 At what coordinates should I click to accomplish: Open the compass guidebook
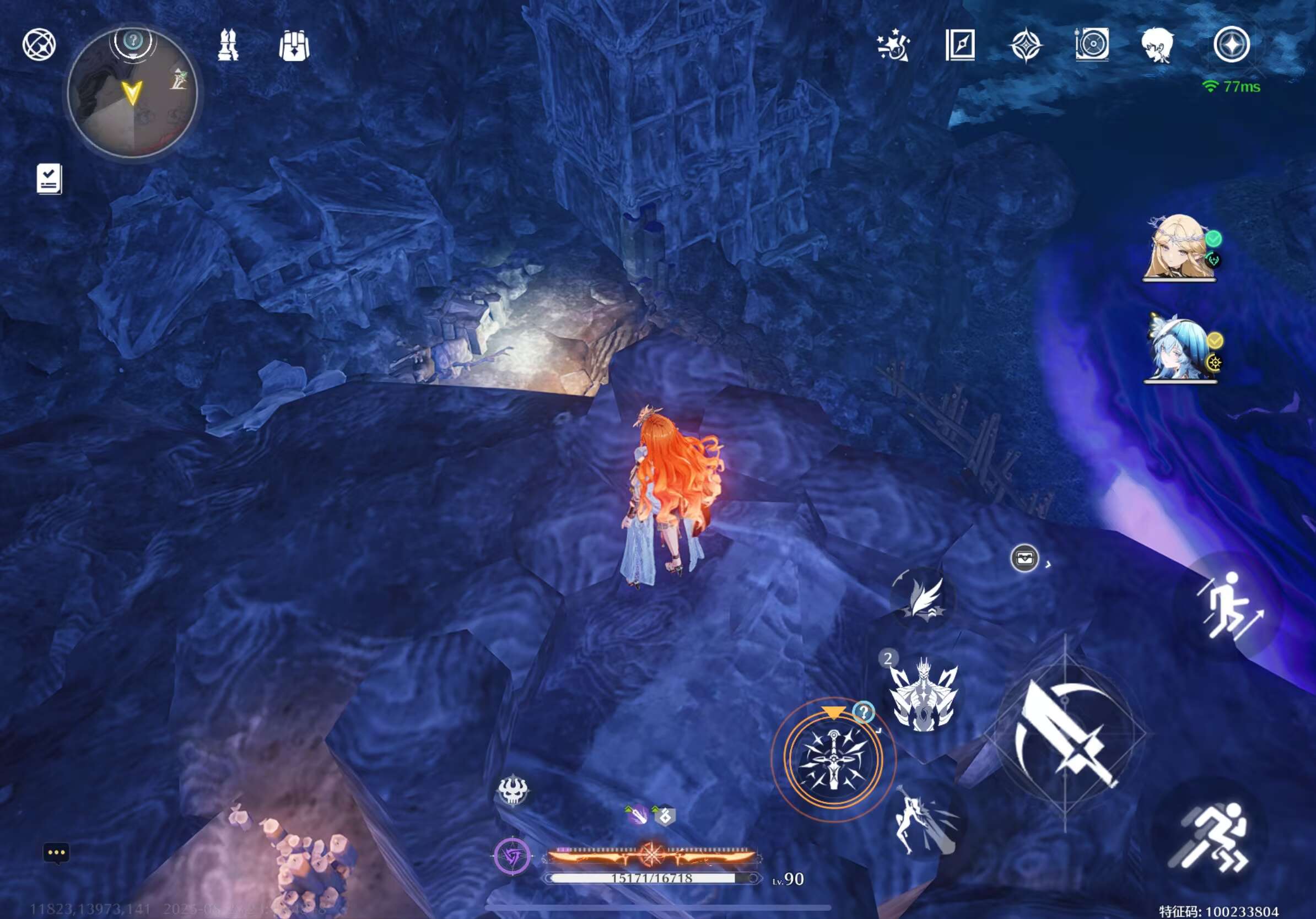[x=960, y=45]
